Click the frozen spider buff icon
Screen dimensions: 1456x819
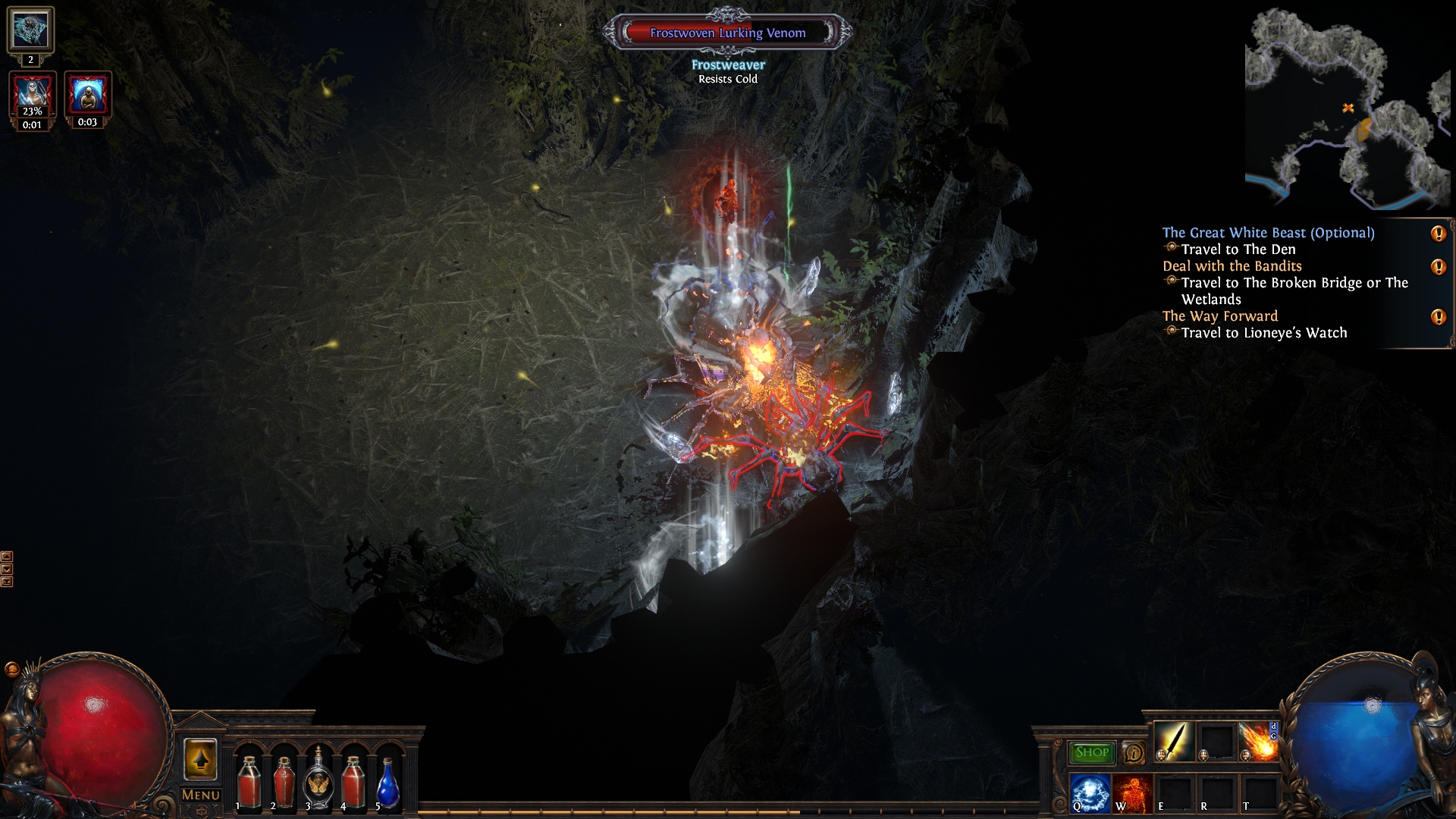(x=30, y=30)
